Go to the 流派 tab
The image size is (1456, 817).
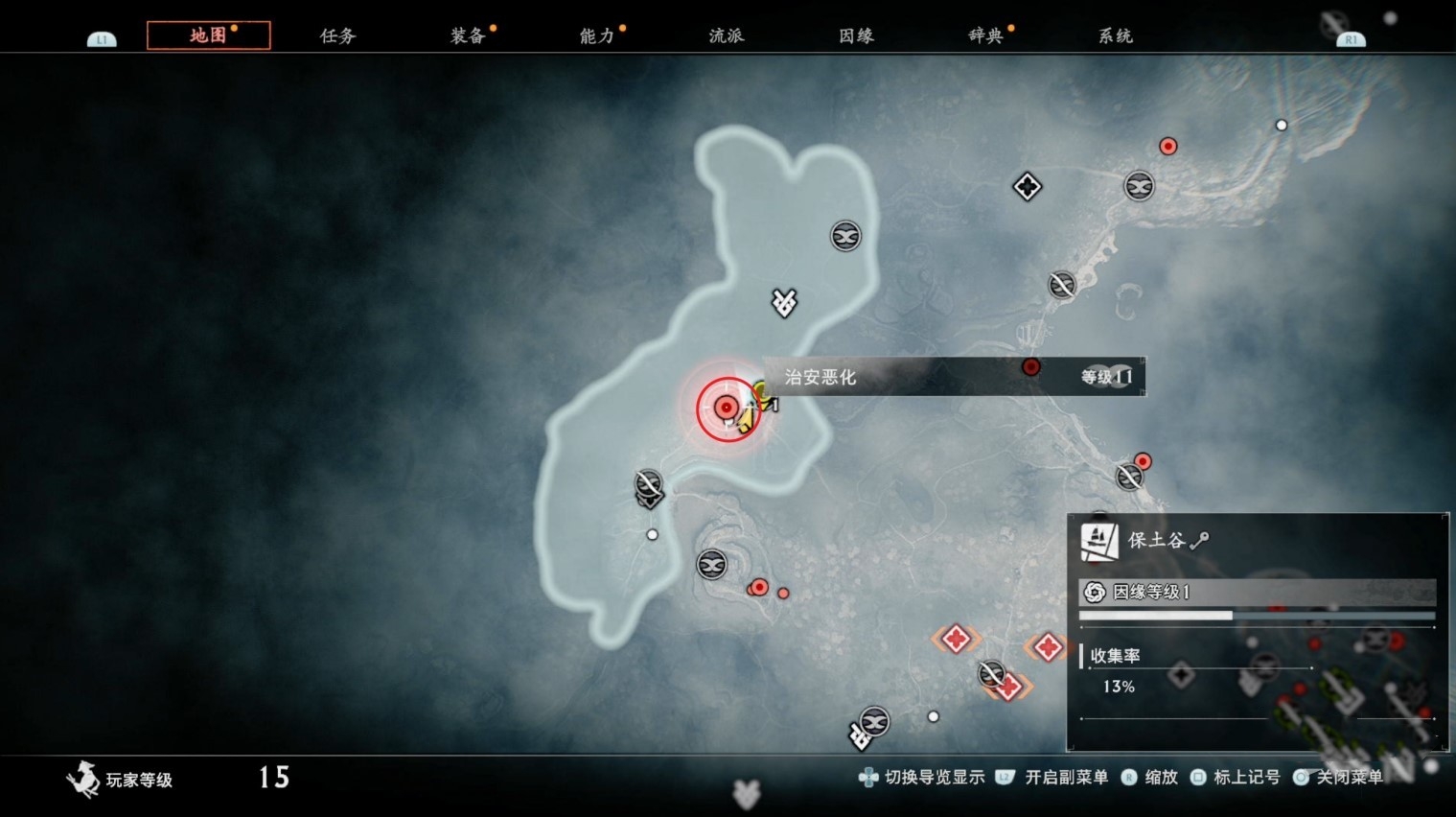coord(727,35)
